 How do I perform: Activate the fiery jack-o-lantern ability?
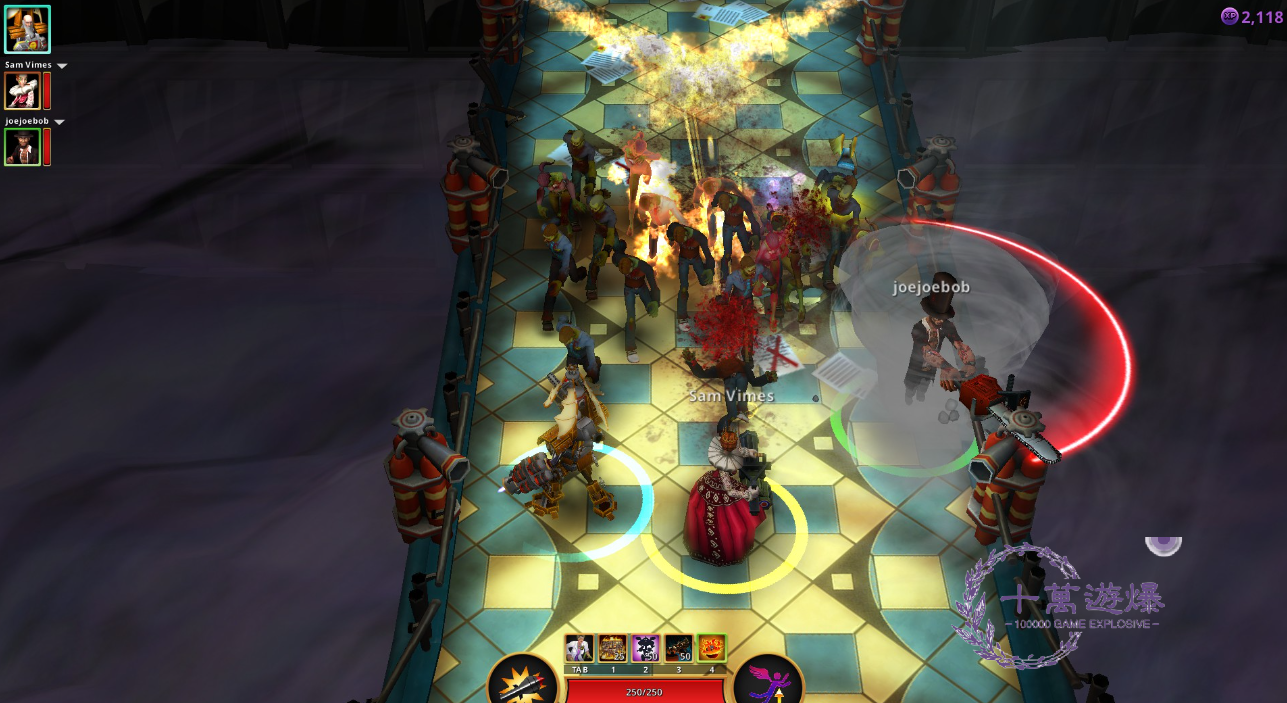point(711,648)
